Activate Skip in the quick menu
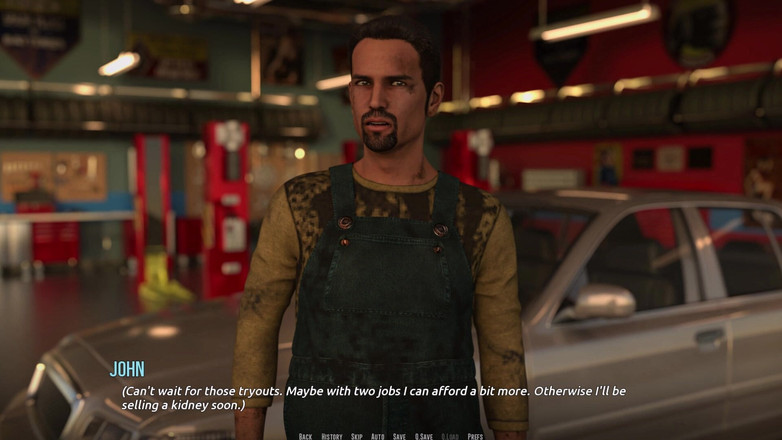 [357, 436]
